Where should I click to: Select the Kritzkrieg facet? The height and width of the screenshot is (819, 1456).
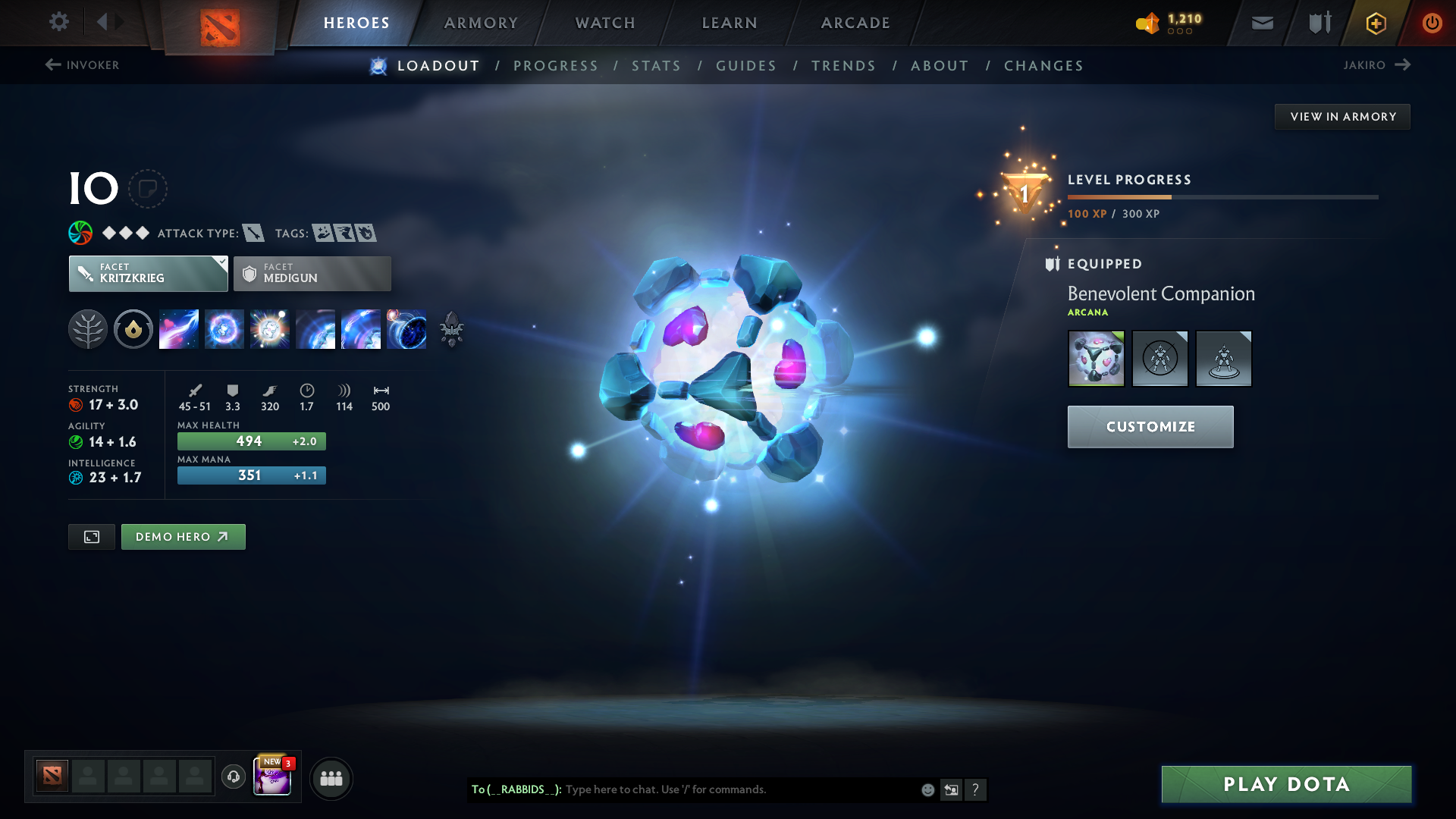click(148, 273)
